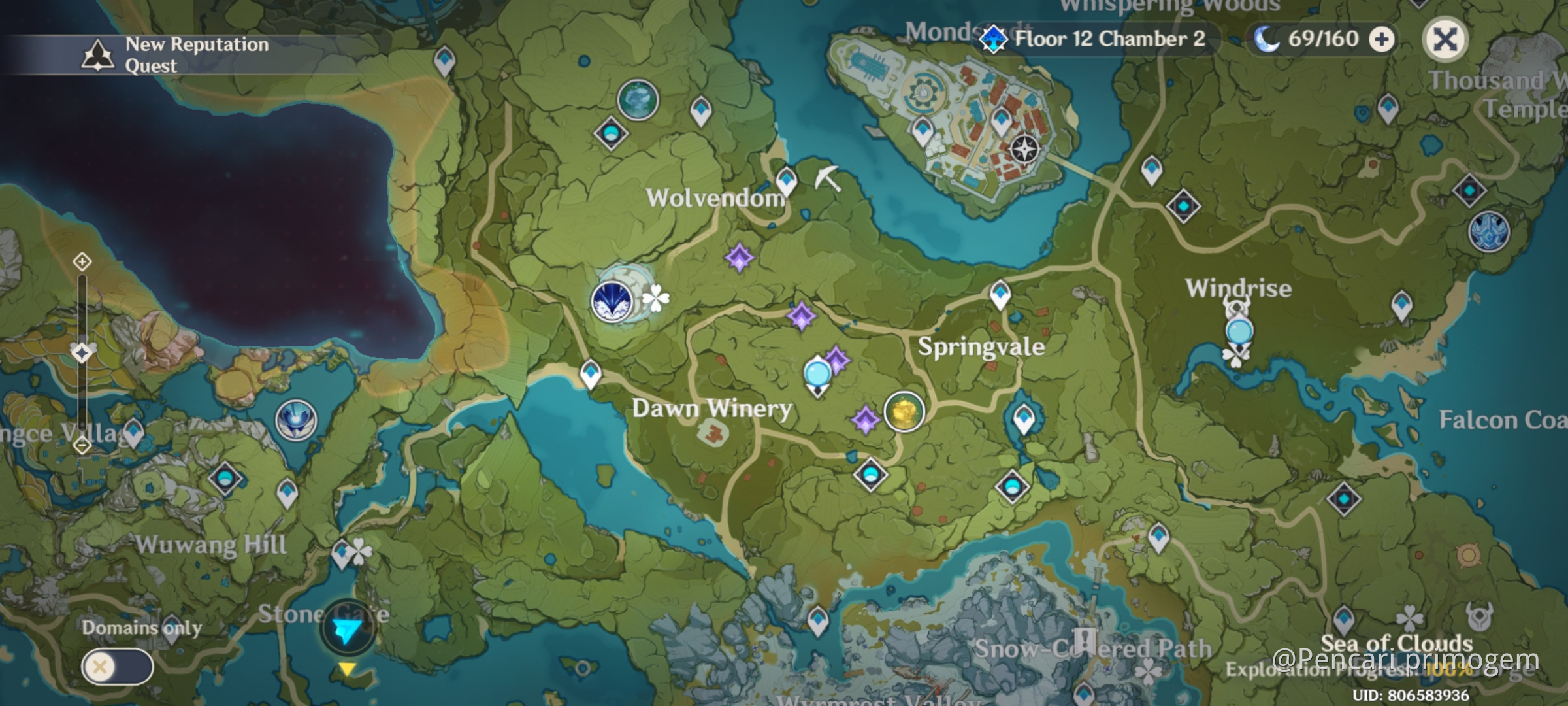Add Original Resin with the plus button
Screen dimensions: 1568x706
click(x=1381, y=40)
